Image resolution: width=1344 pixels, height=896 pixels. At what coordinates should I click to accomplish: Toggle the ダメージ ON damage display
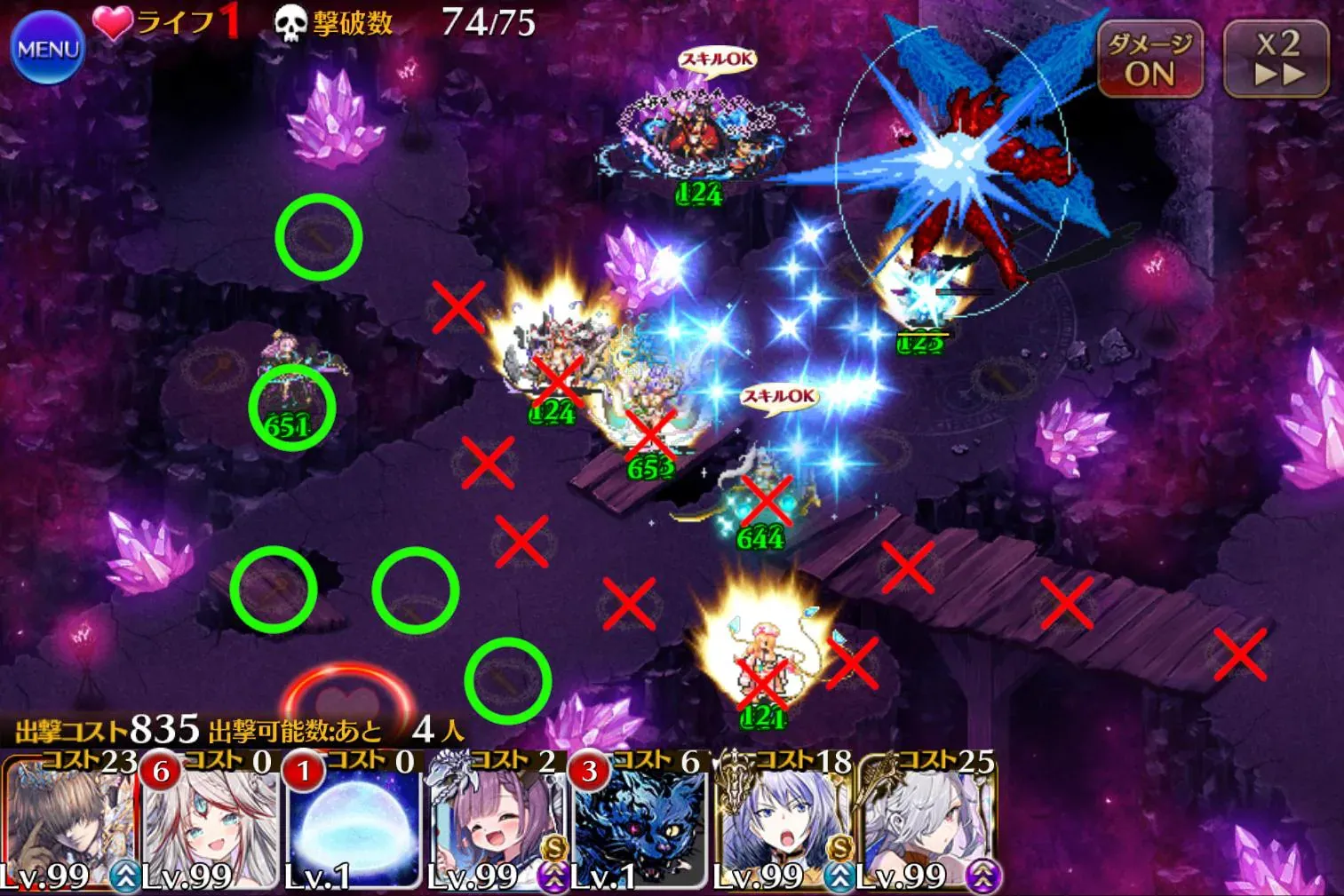[1150, 59]
